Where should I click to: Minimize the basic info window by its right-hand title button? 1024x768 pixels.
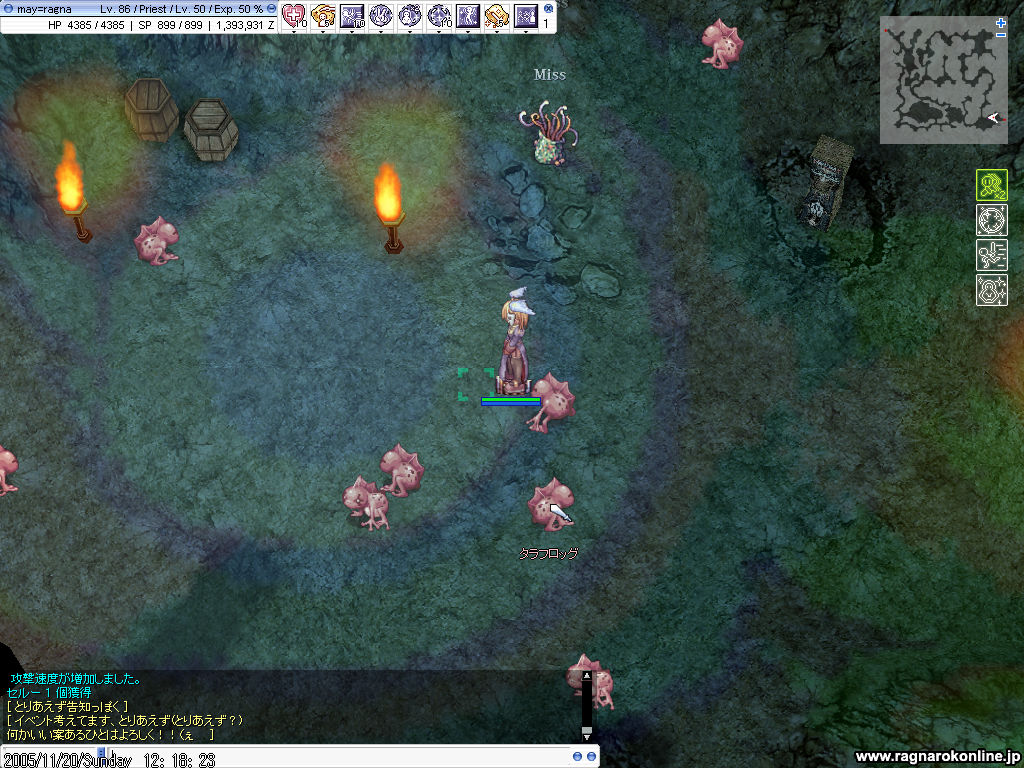(x=271, y=8)
